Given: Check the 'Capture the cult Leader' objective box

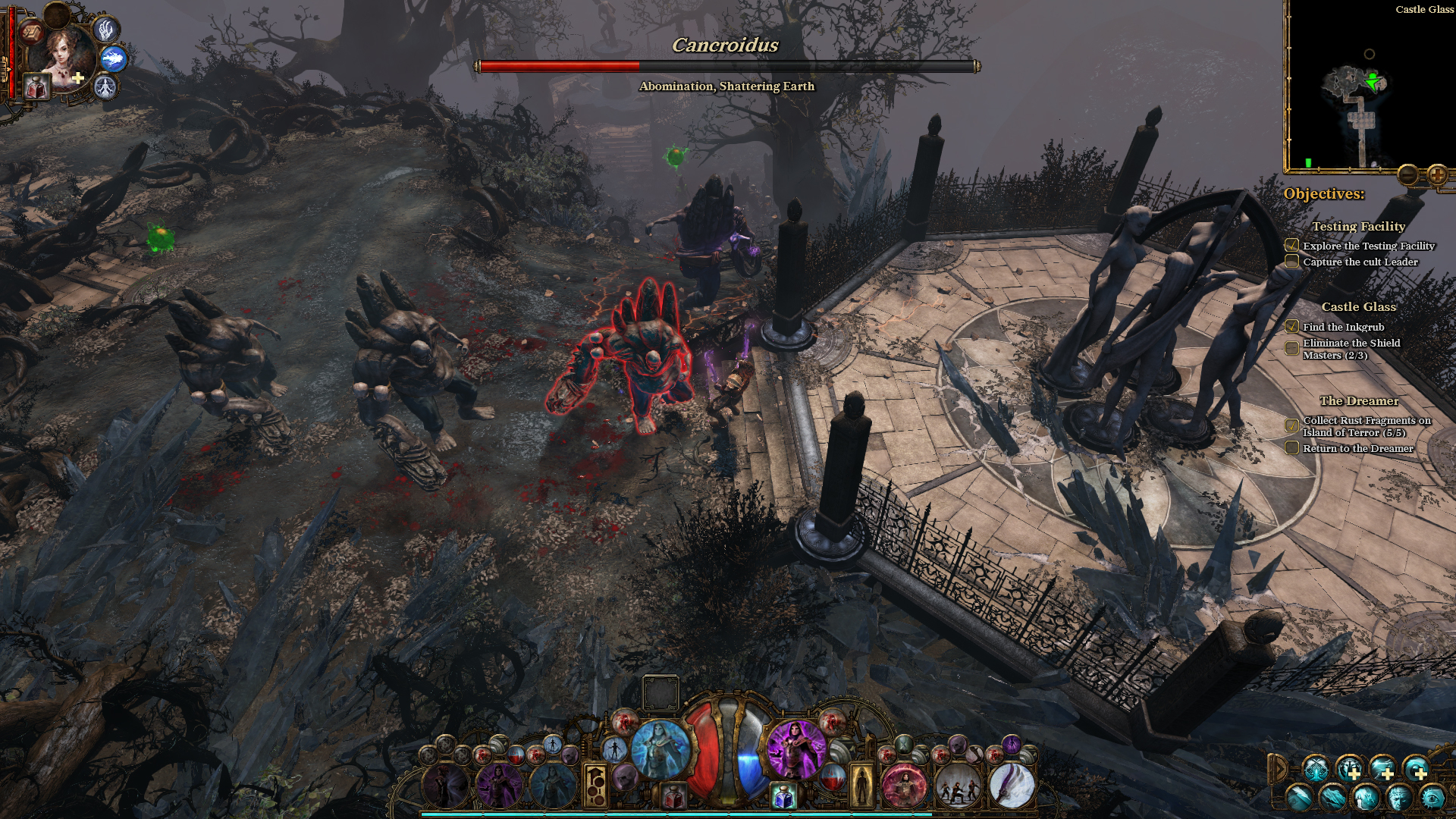Looking at the screenshot, I should (x=1291, y=261).
